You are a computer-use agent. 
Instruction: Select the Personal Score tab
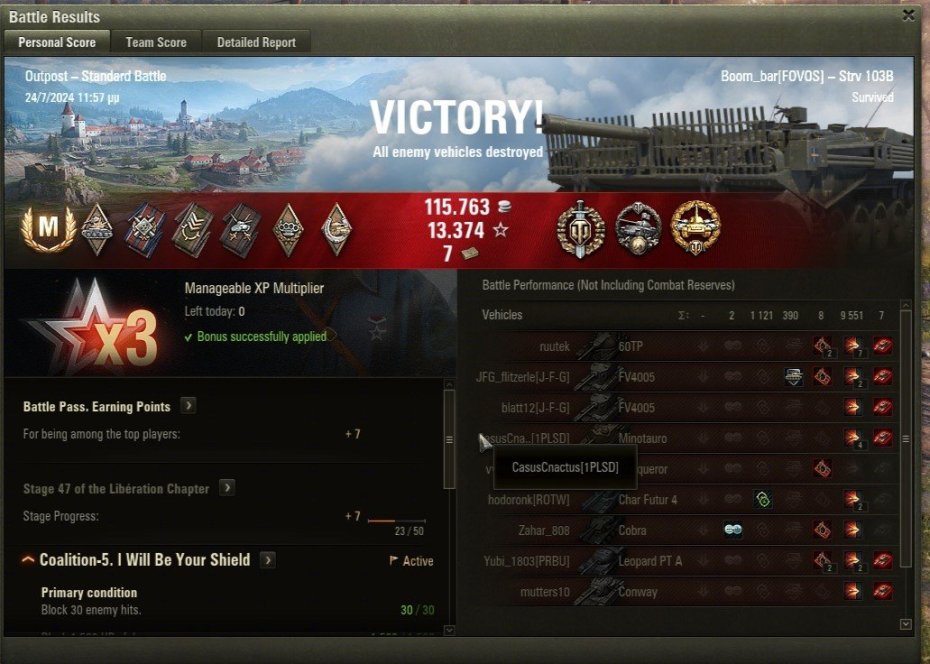coord(57,42)
